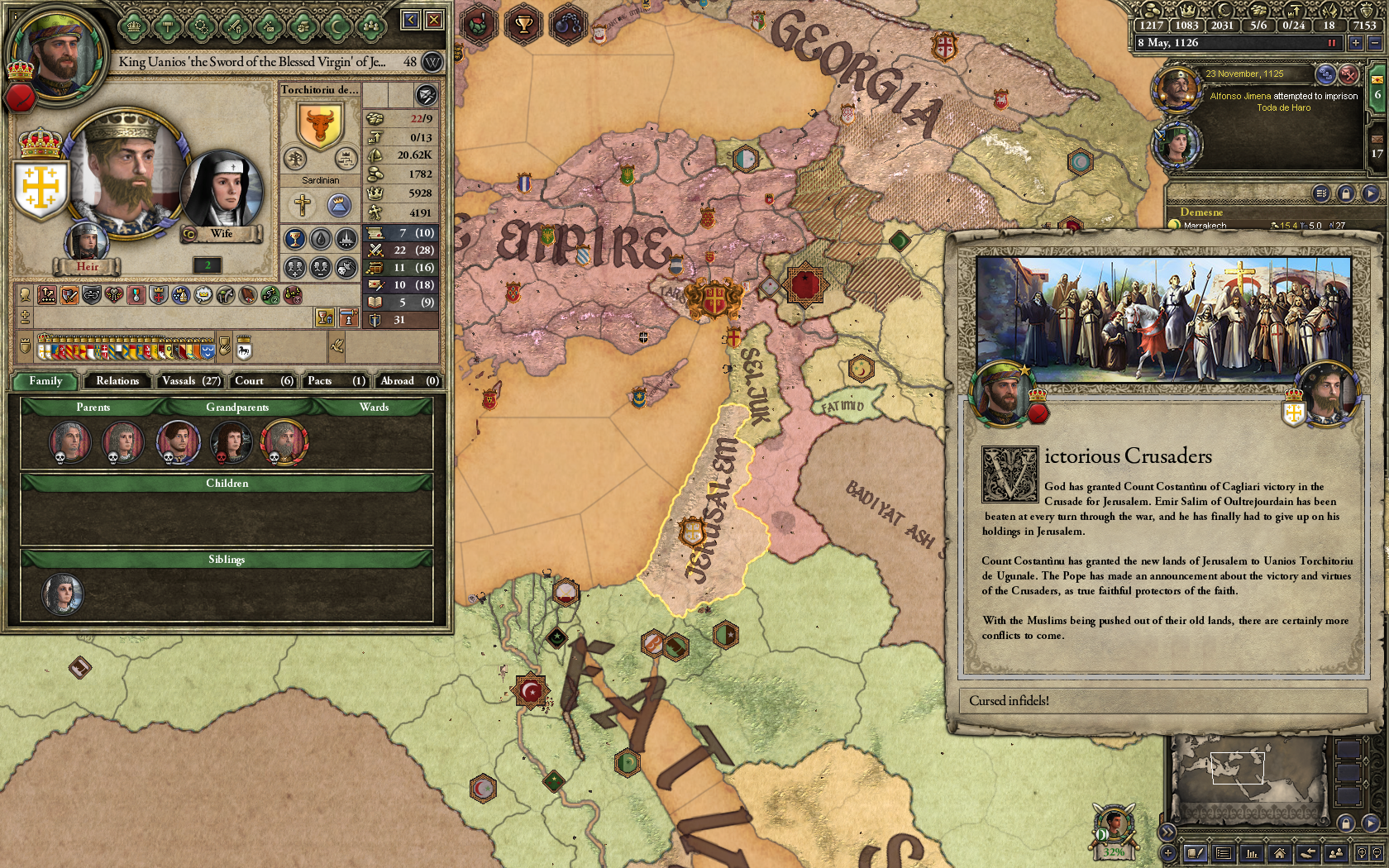Image resolution: width=1389 pixels, height=868 pixels.
Task: Open the Intrigue plots icon
Action: coord(270,26)
